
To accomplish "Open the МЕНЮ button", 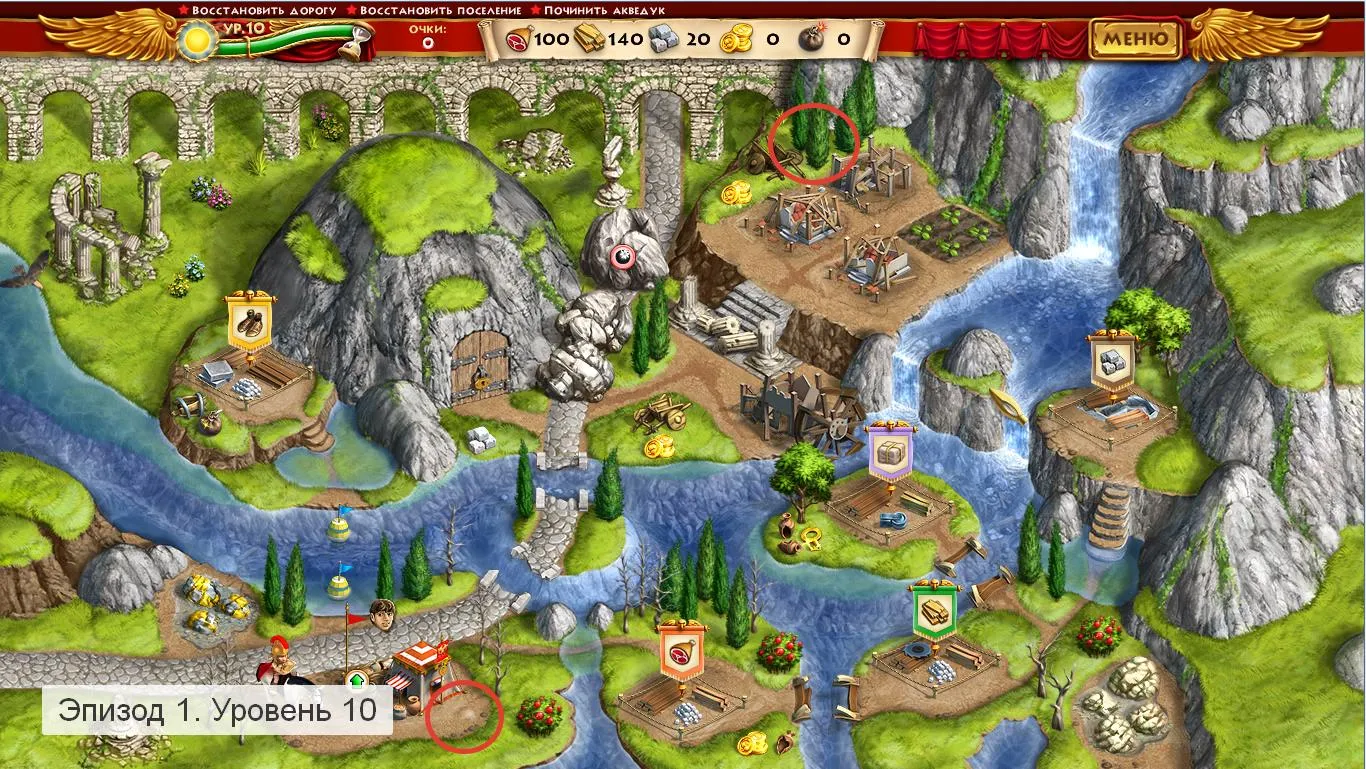I will [1135, 40].
